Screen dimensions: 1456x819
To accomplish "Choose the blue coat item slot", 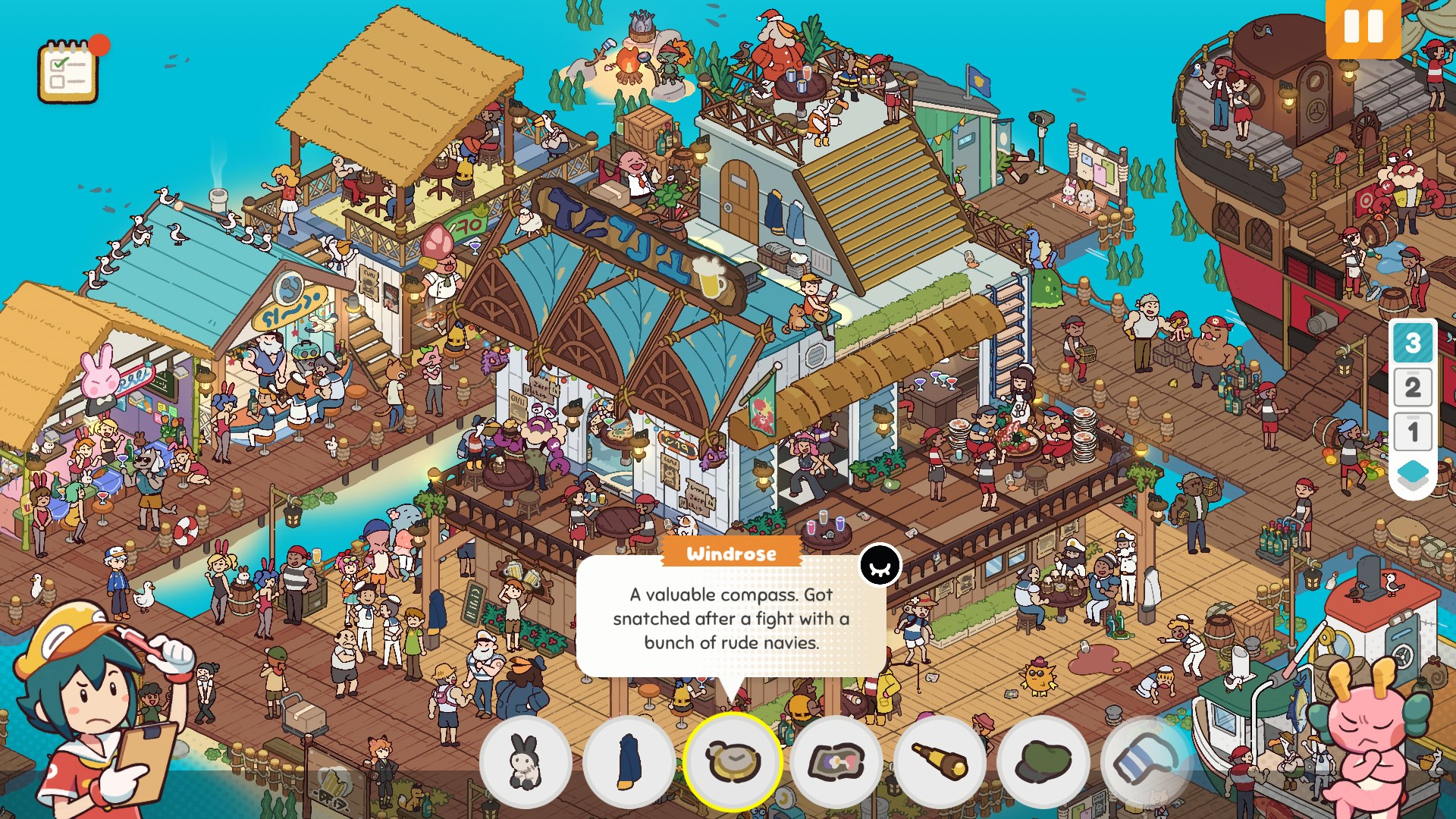I will [629, 761].
